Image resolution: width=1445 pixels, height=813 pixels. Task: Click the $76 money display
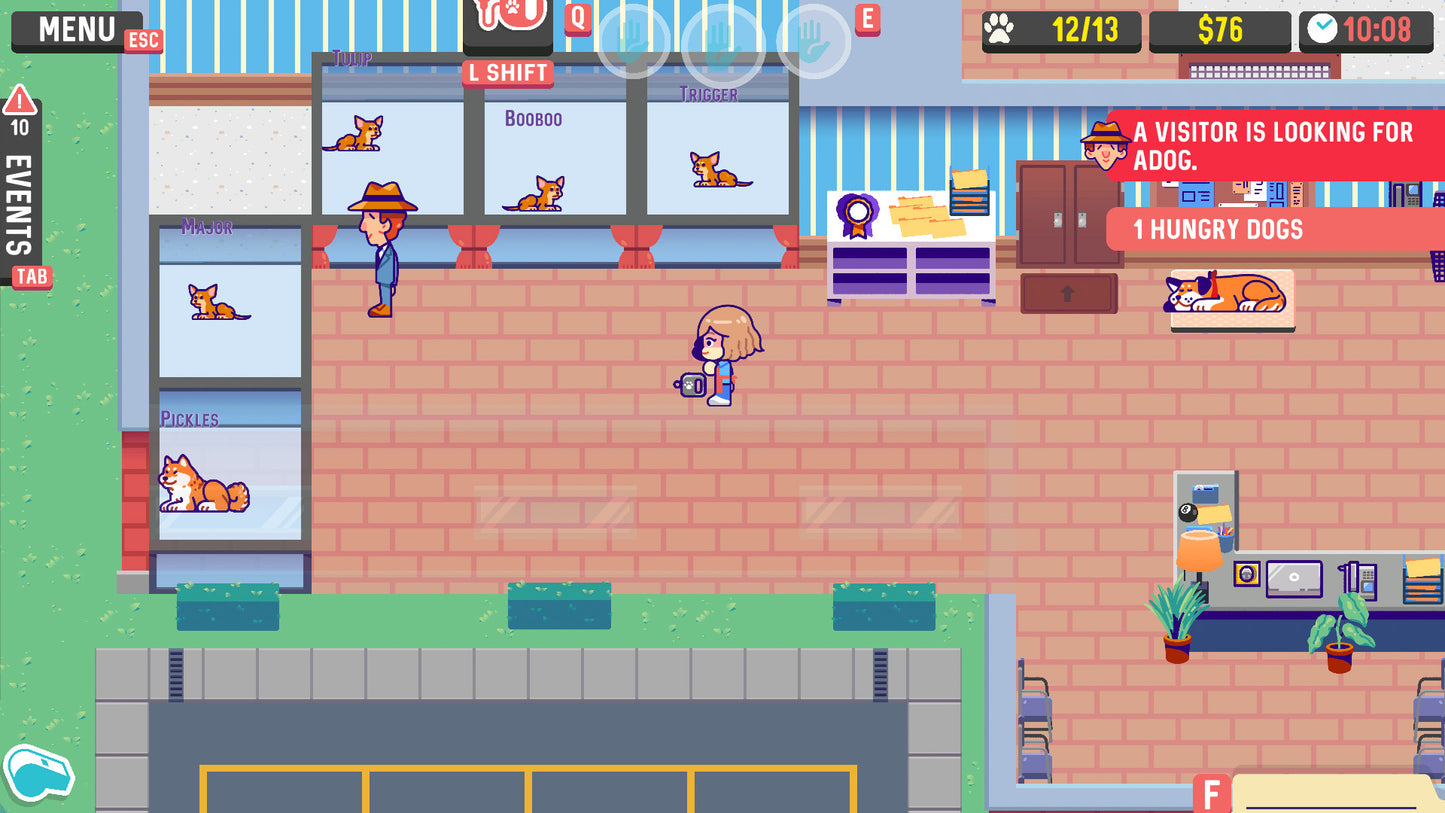1222,30
